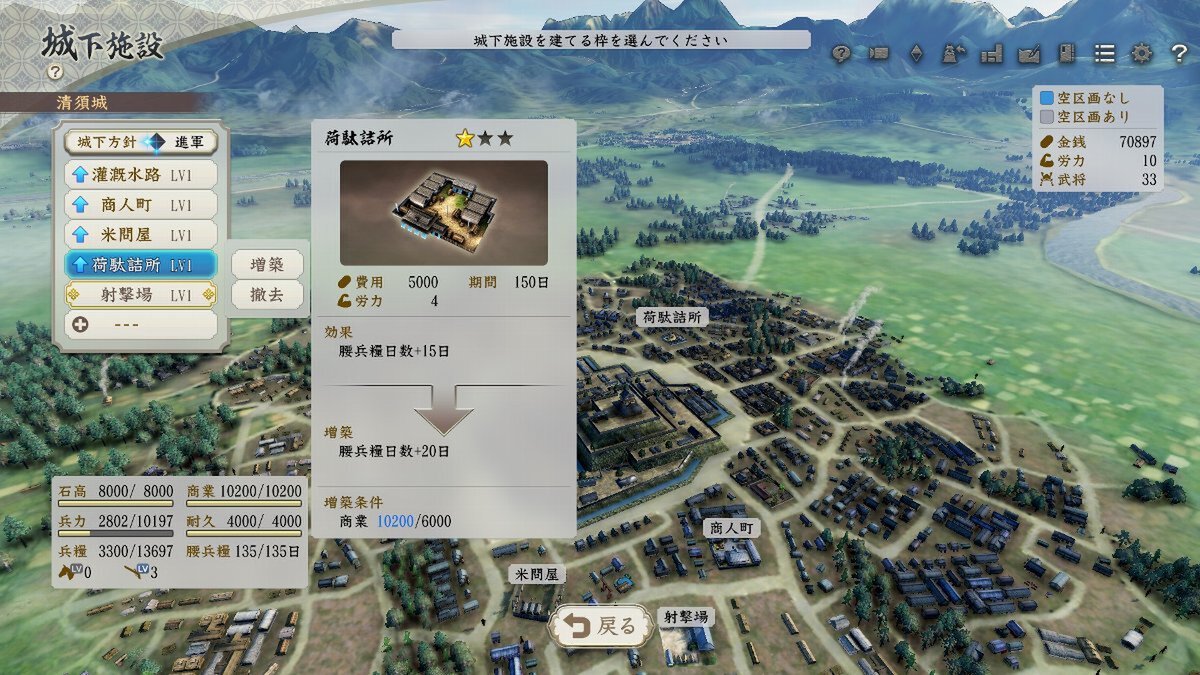Select the 商人町 label on the map
This screenshot has height=675, width=1200.
coord(731,528)
